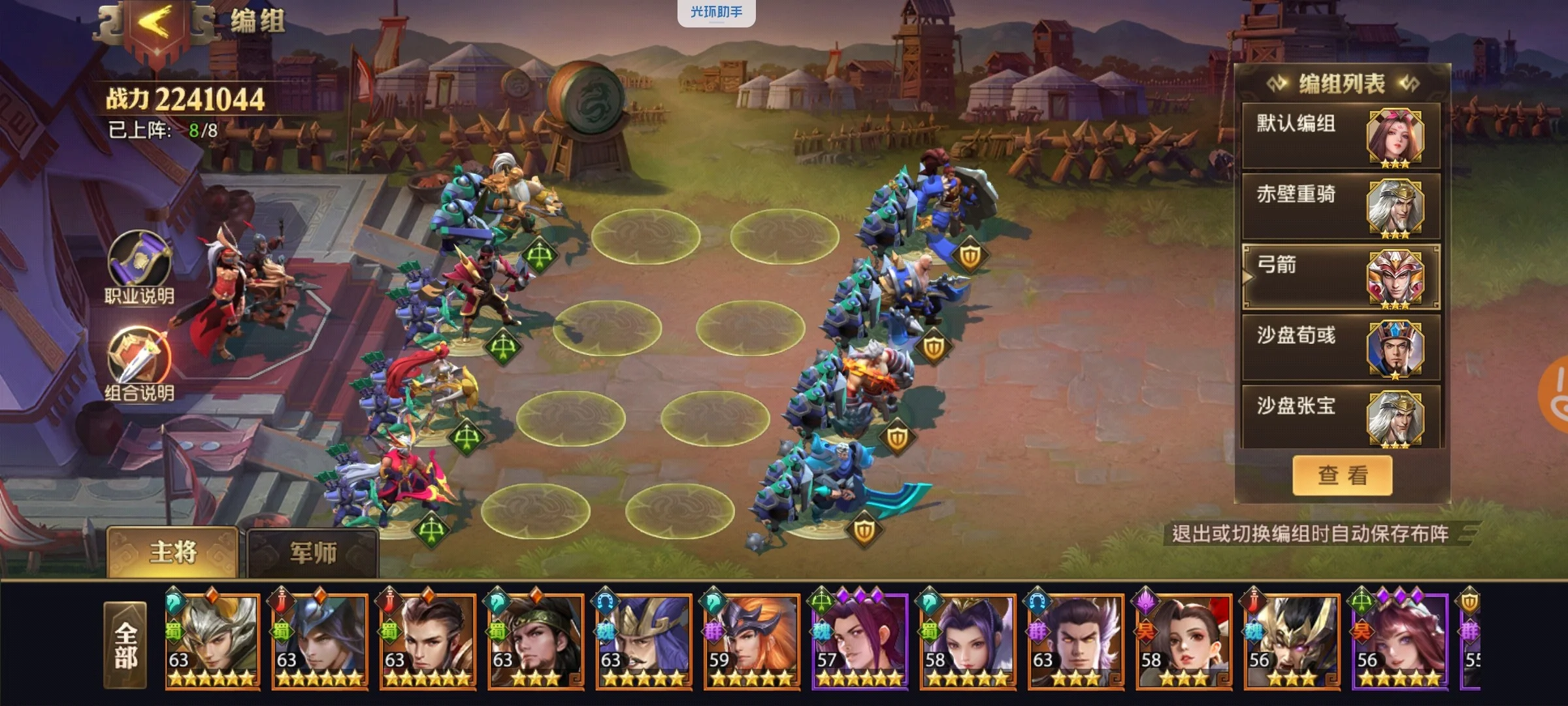Click the 查看 view button
The height and width of the screenshot is (706, 1568).
click(x=1342, y=475)
